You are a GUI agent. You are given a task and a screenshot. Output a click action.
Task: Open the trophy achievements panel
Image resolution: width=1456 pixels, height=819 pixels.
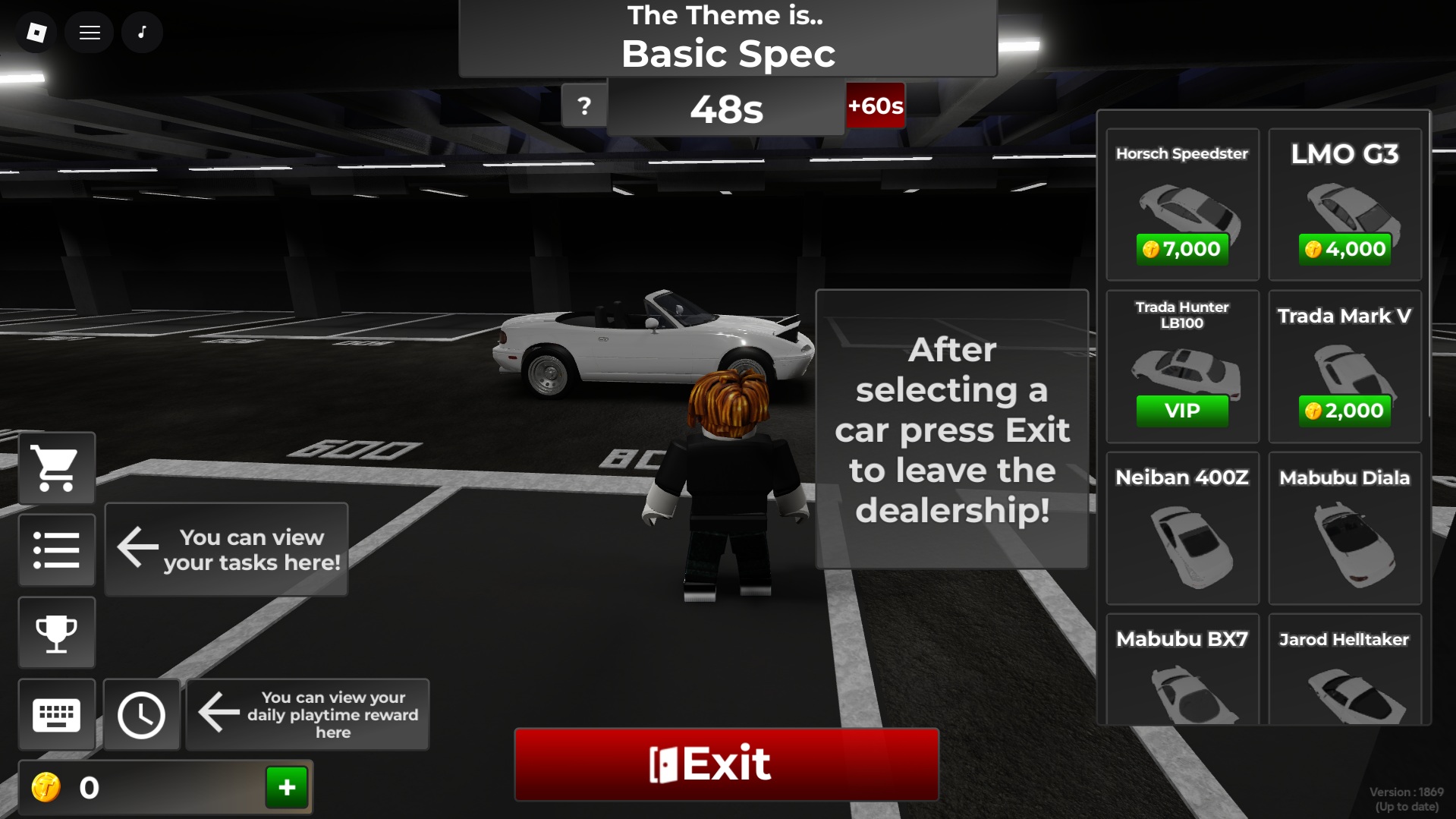pyautogui.click(x=56, y=632)
